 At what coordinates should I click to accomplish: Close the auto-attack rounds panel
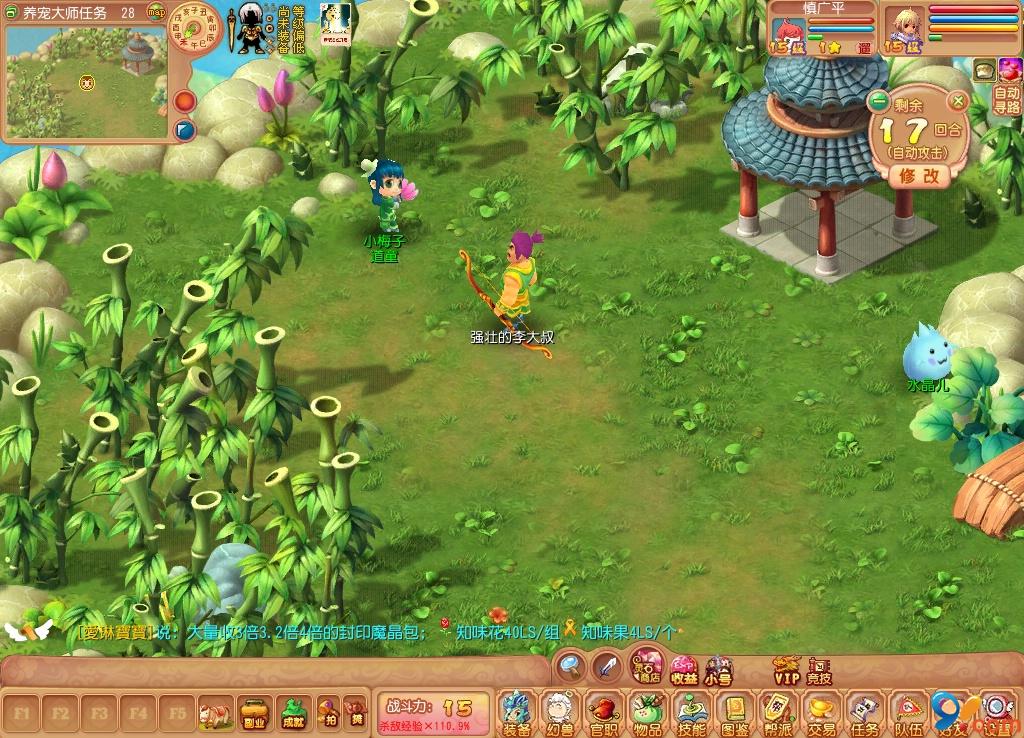point(958,101)
